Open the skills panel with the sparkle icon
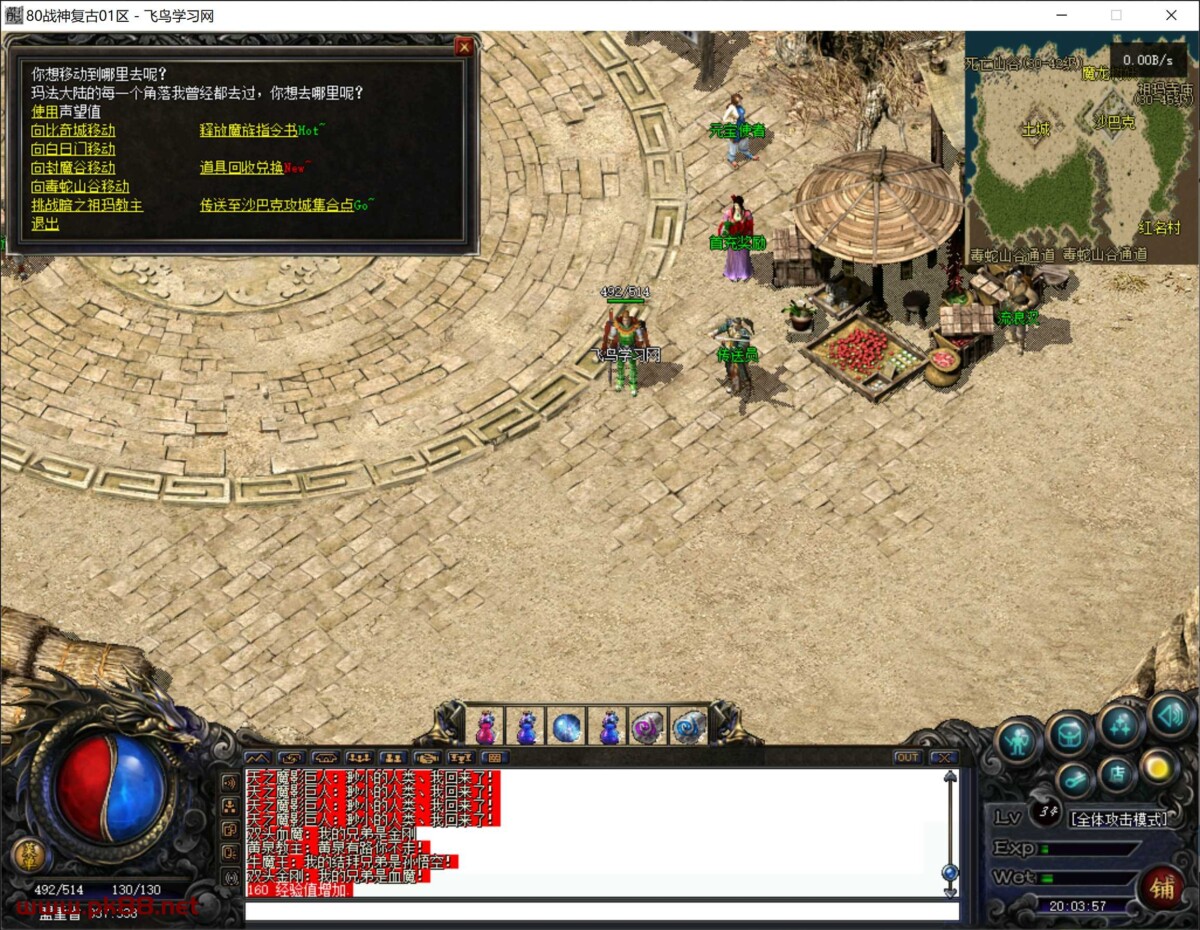Viewport: 1200px width, 930px height. point(1120,724)
